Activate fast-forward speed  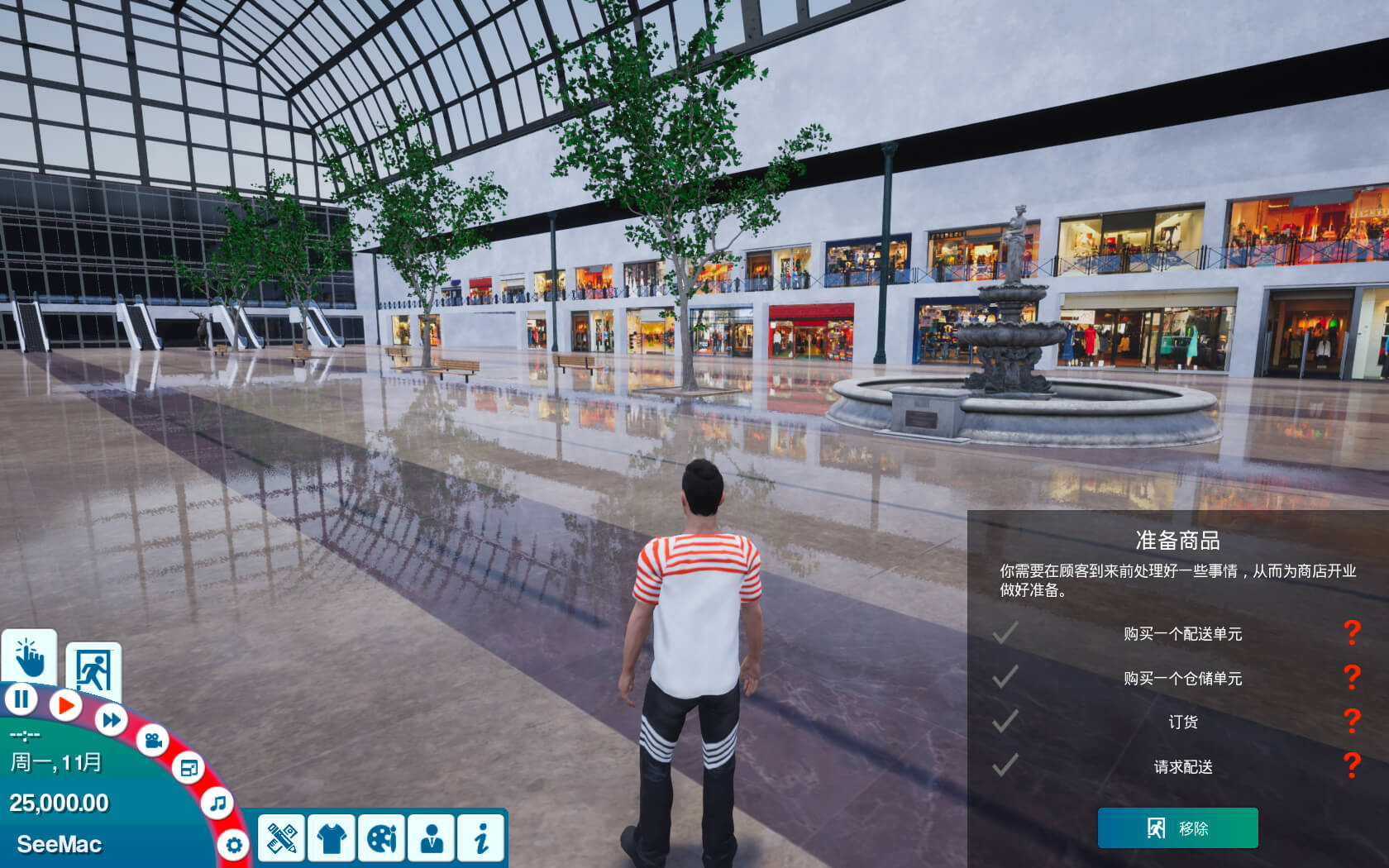pyautogui.click(x=111, y=719)
